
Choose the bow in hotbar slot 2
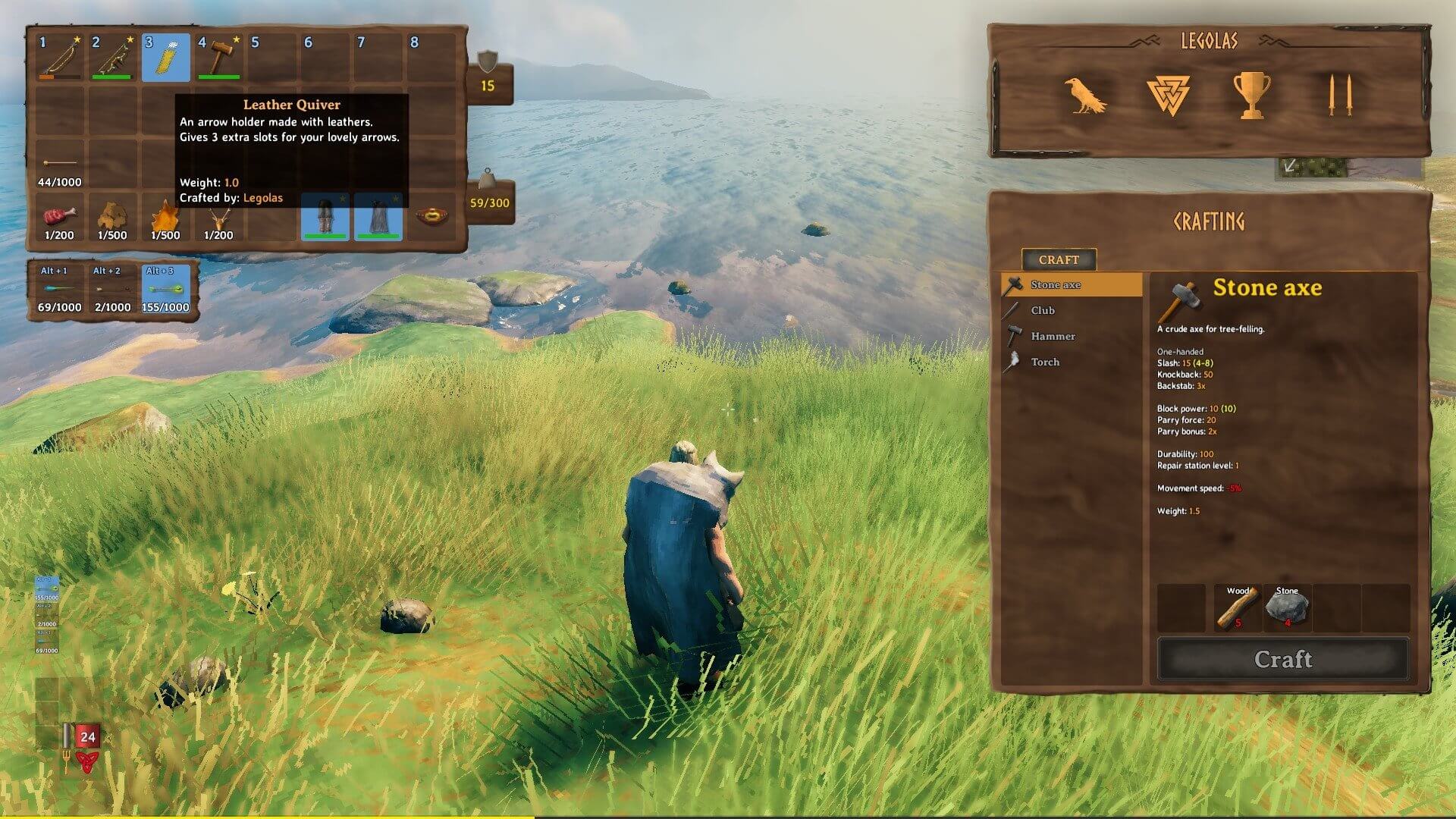pyautogui.click(x=112, y=58)
